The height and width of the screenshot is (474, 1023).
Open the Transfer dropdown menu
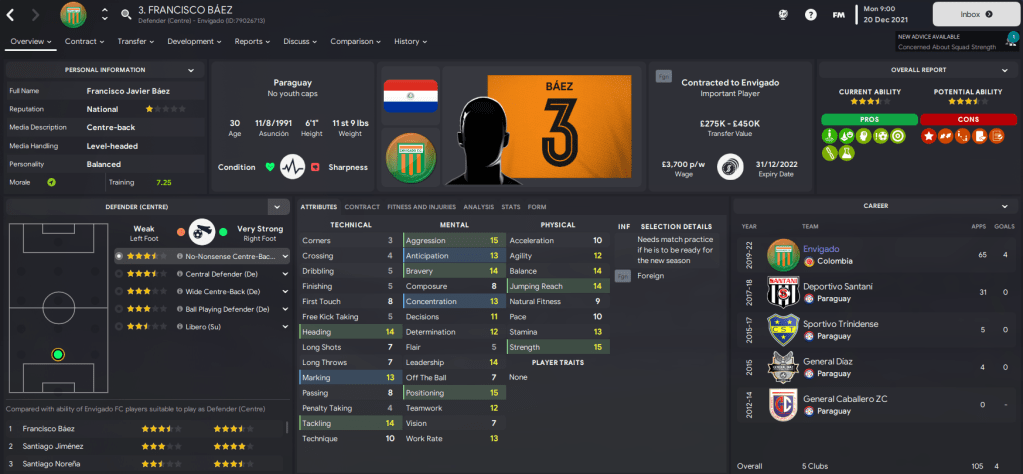(136, 42)
